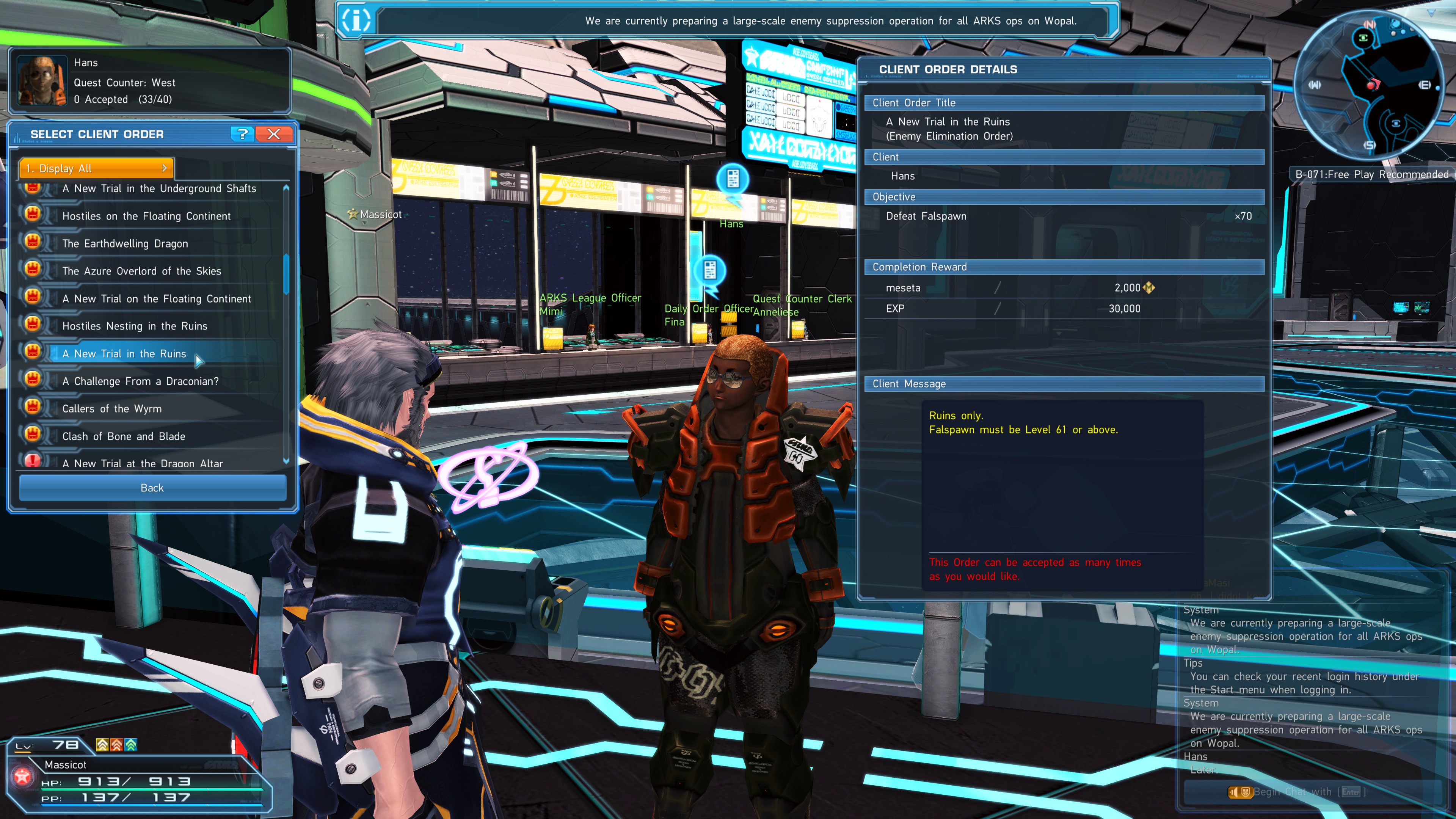The image size is (1456, 819).
Task: Close the Select Client Order window
Action: point(273,135)
